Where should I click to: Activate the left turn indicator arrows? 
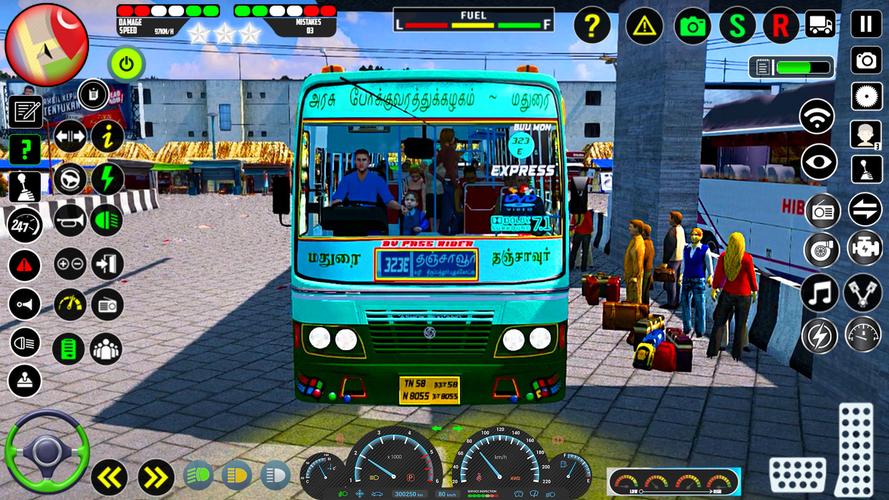pyautogui.click(x=109, y=476)
